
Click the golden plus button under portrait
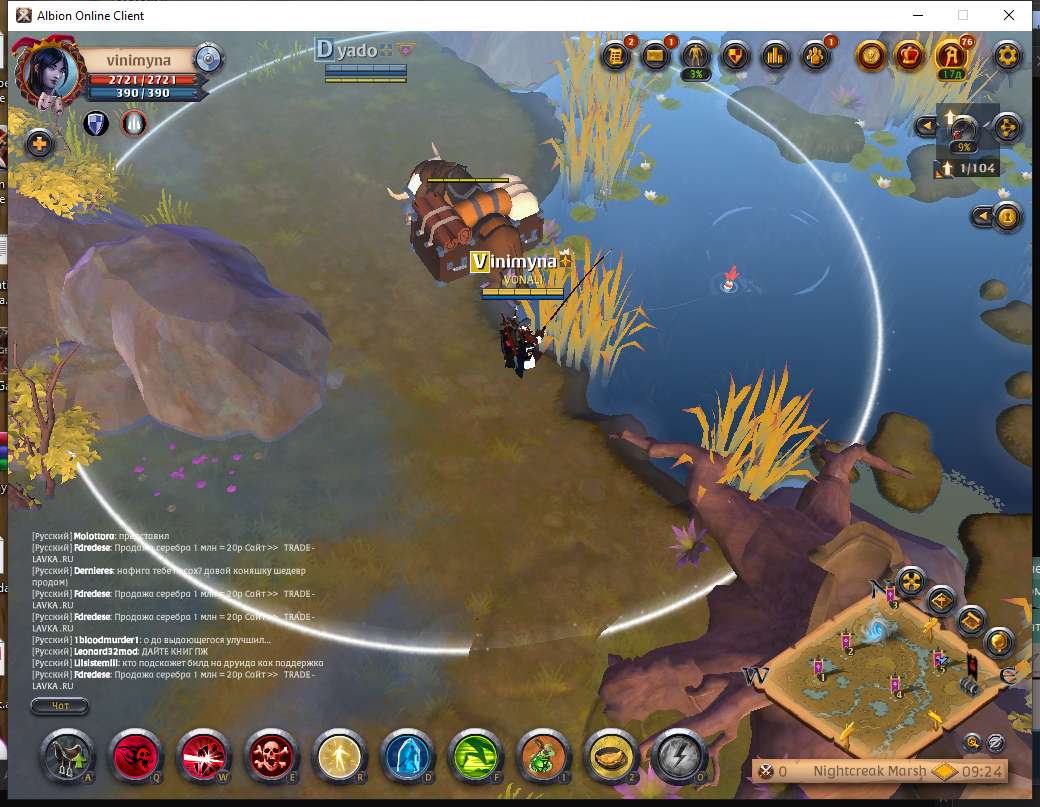[x=40, y=144]
